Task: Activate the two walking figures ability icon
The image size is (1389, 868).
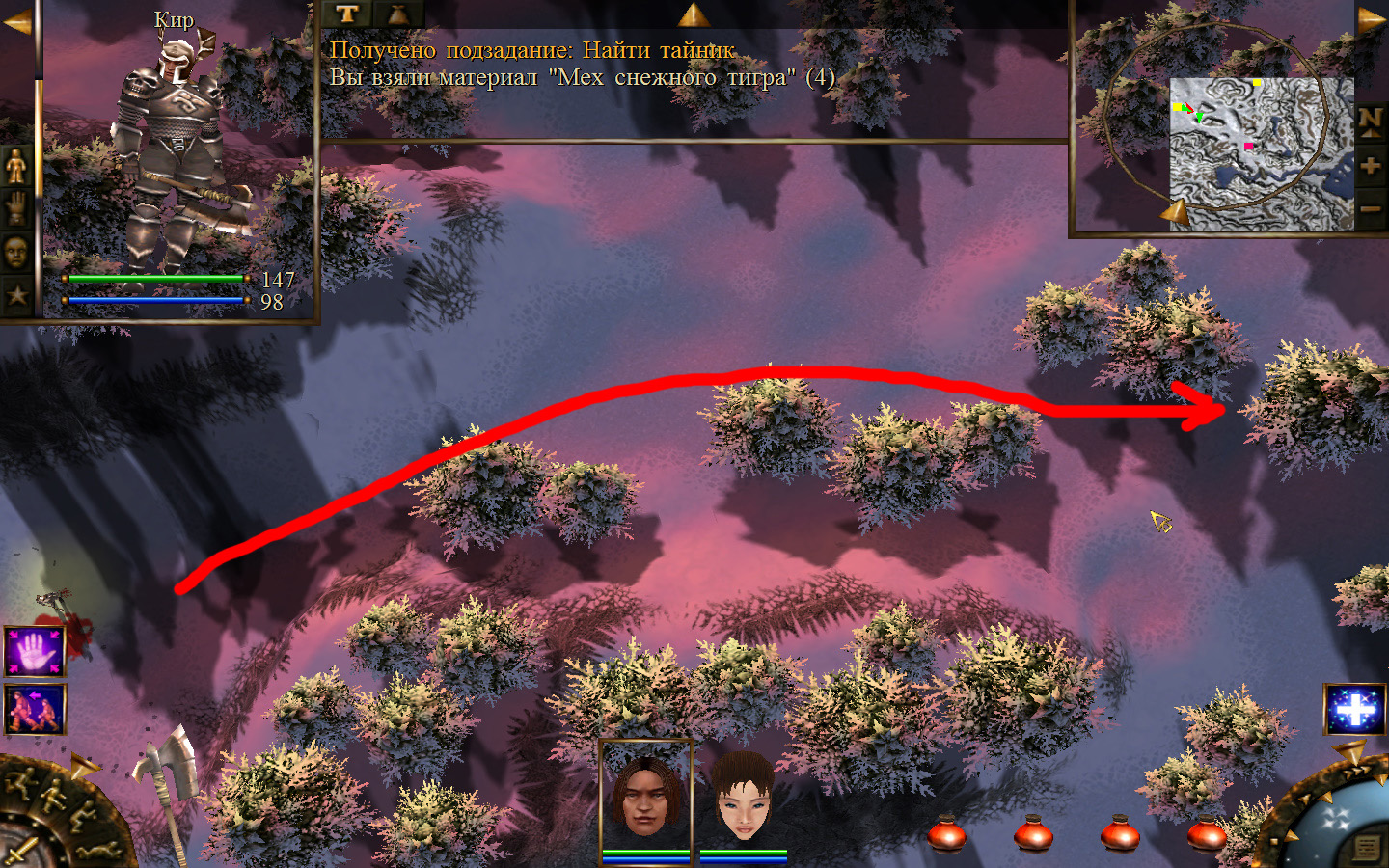Action: [x=35, y=709]
